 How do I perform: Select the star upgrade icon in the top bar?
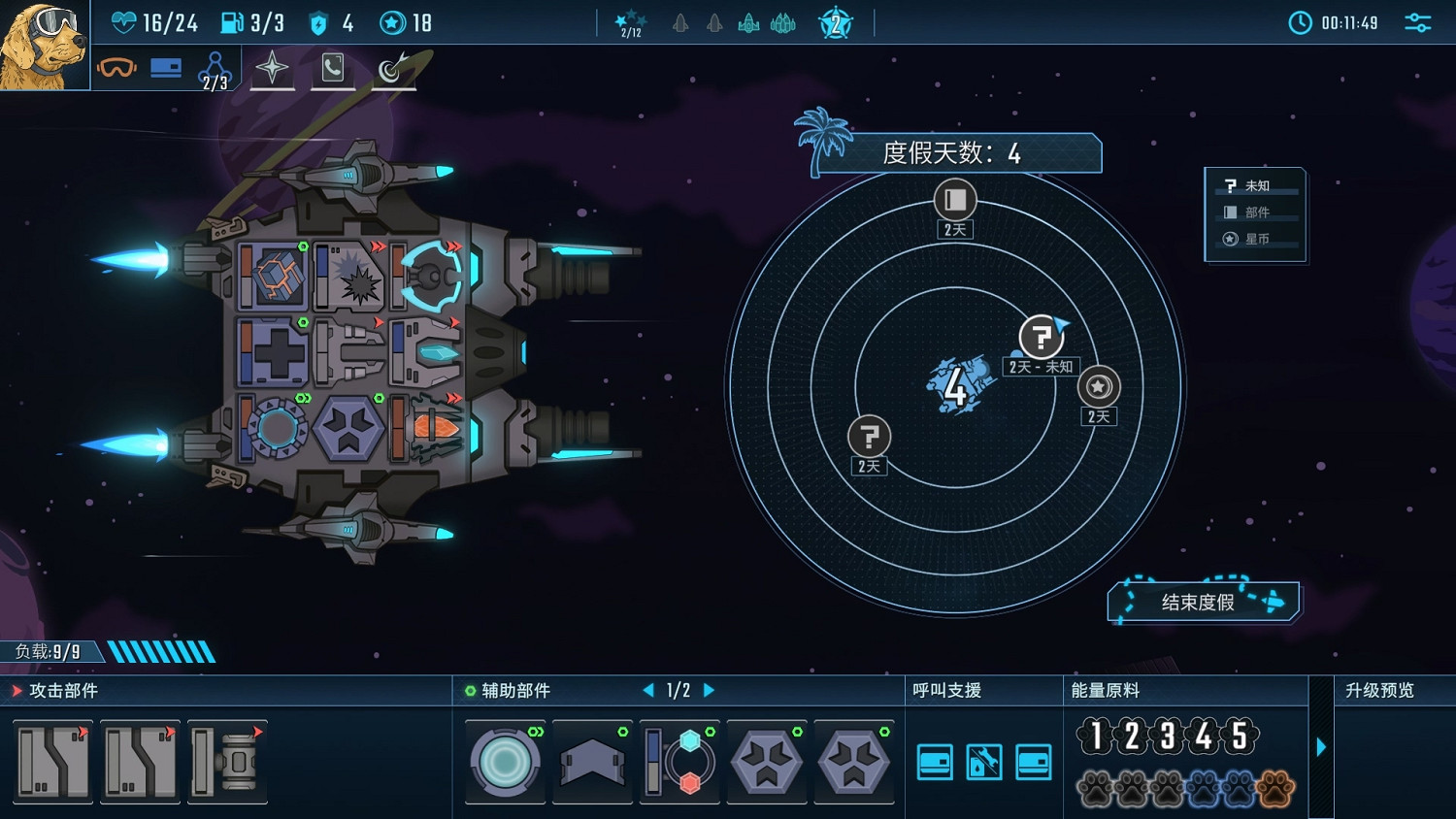(x=273, y=69)
